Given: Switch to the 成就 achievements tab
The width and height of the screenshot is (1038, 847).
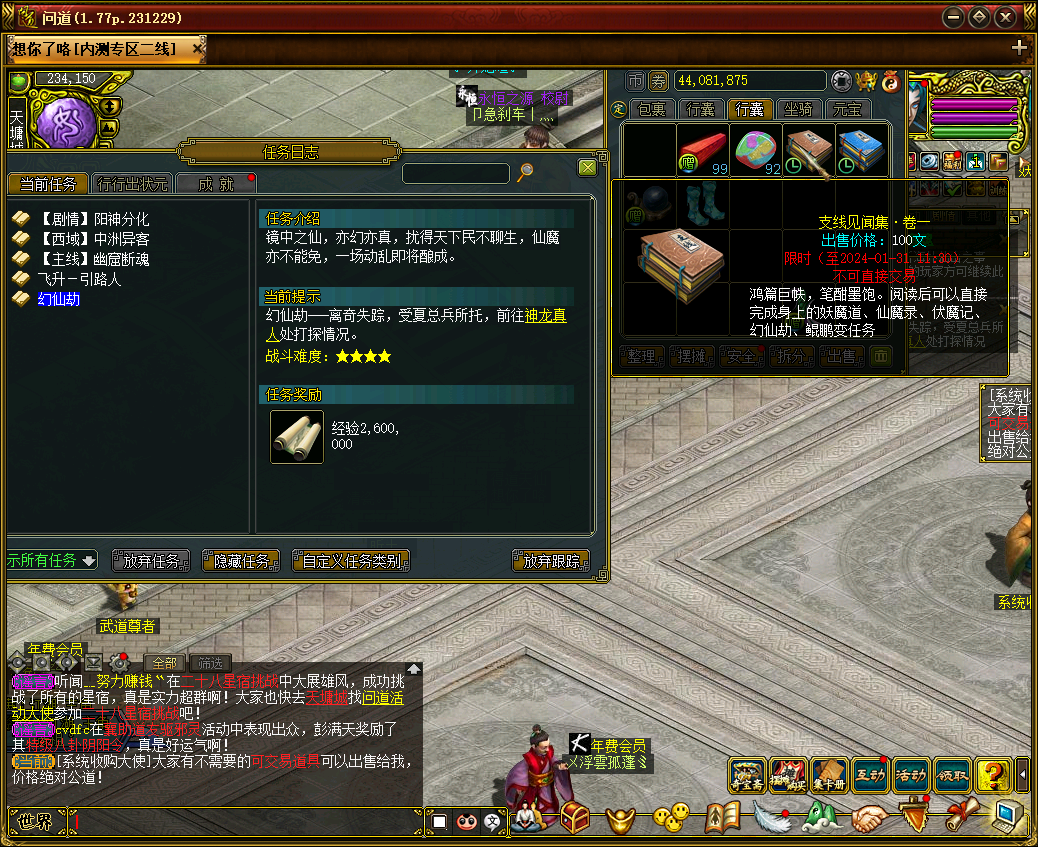Looking at the screenshot, I should coord(215,184).
